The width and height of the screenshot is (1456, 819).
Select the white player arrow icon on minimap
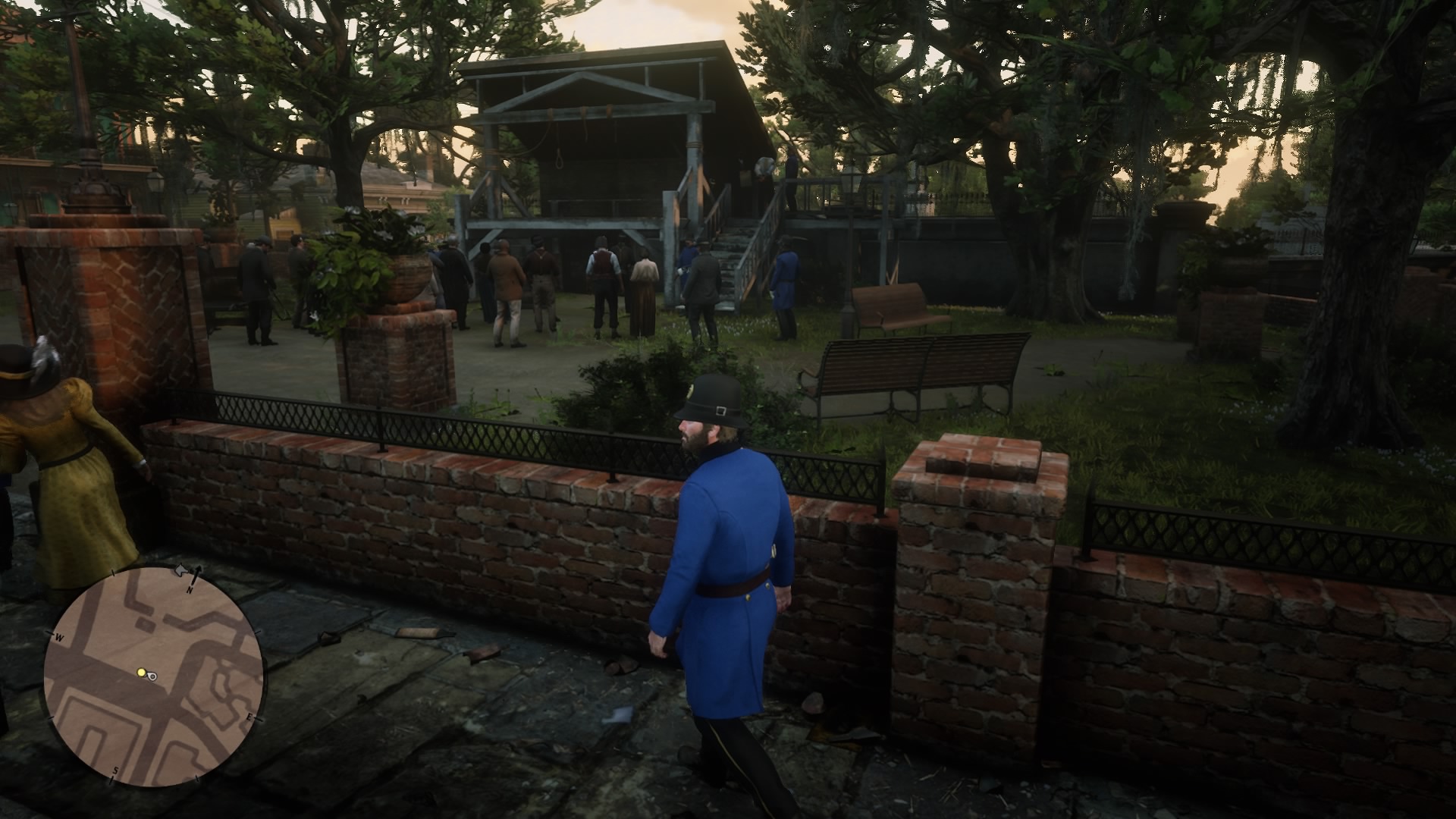[x=152, y=676]
